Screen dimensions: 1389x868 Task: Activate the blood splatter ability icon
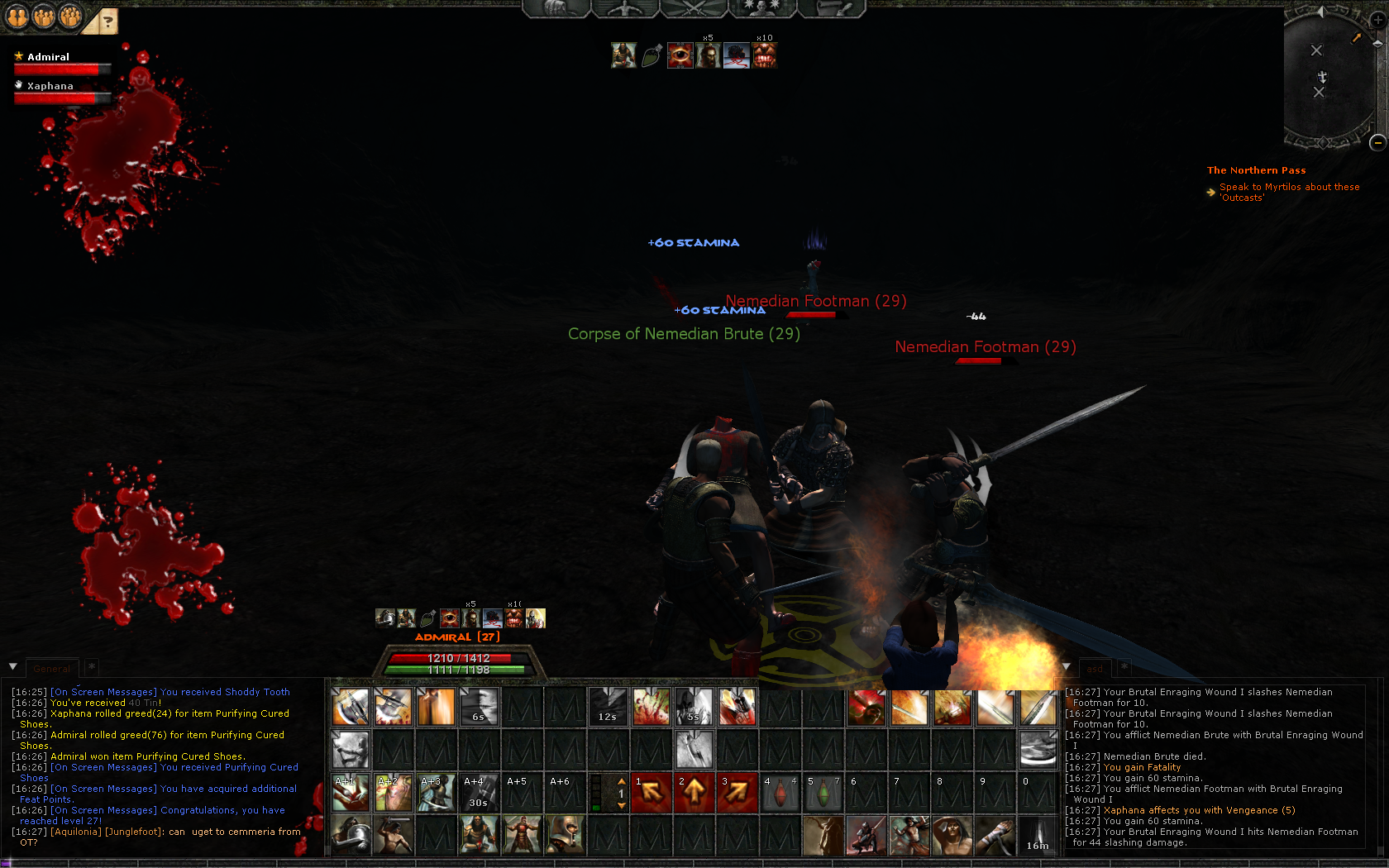652,707
